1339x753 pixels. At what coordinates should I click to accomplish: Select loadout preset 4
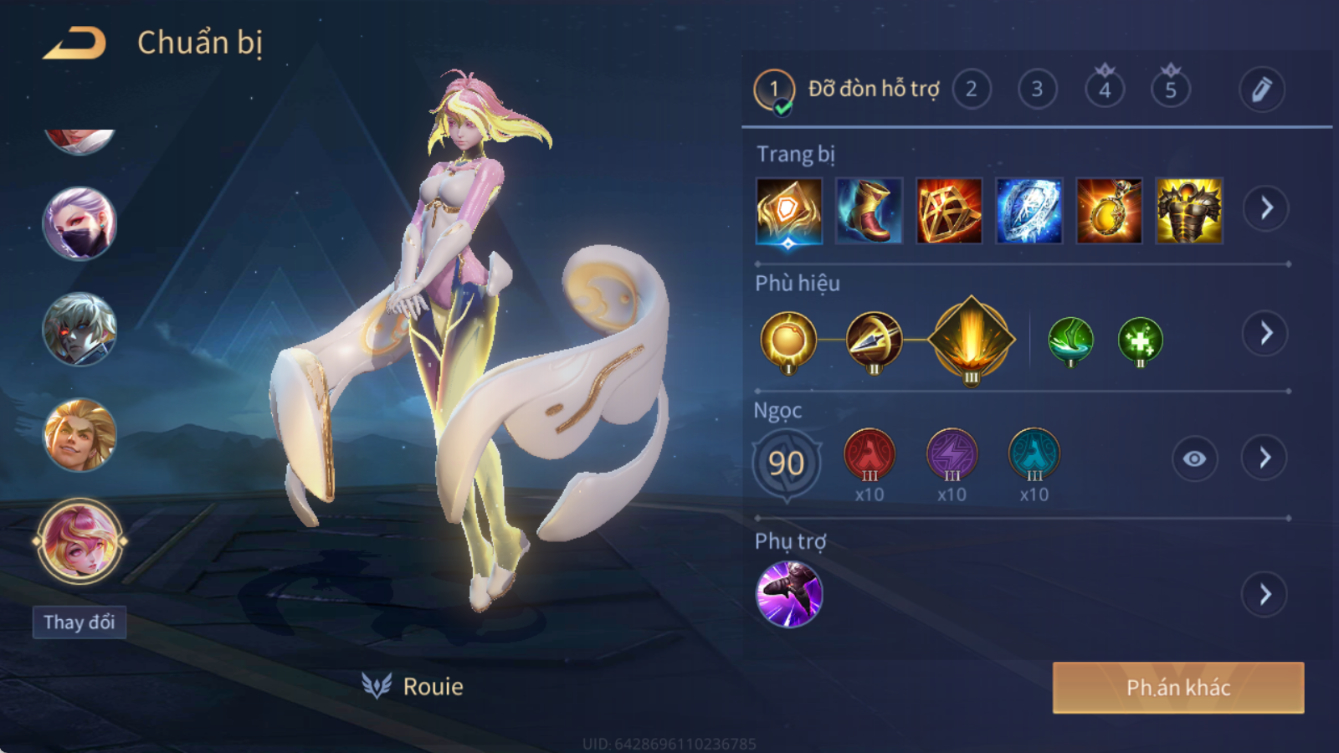point(1104,90)
